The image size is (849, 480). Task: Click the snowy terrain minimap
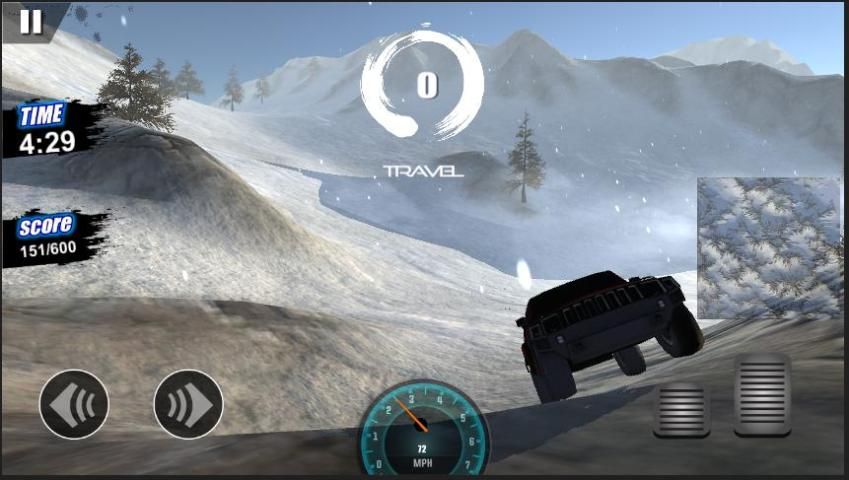click(769, 248)
